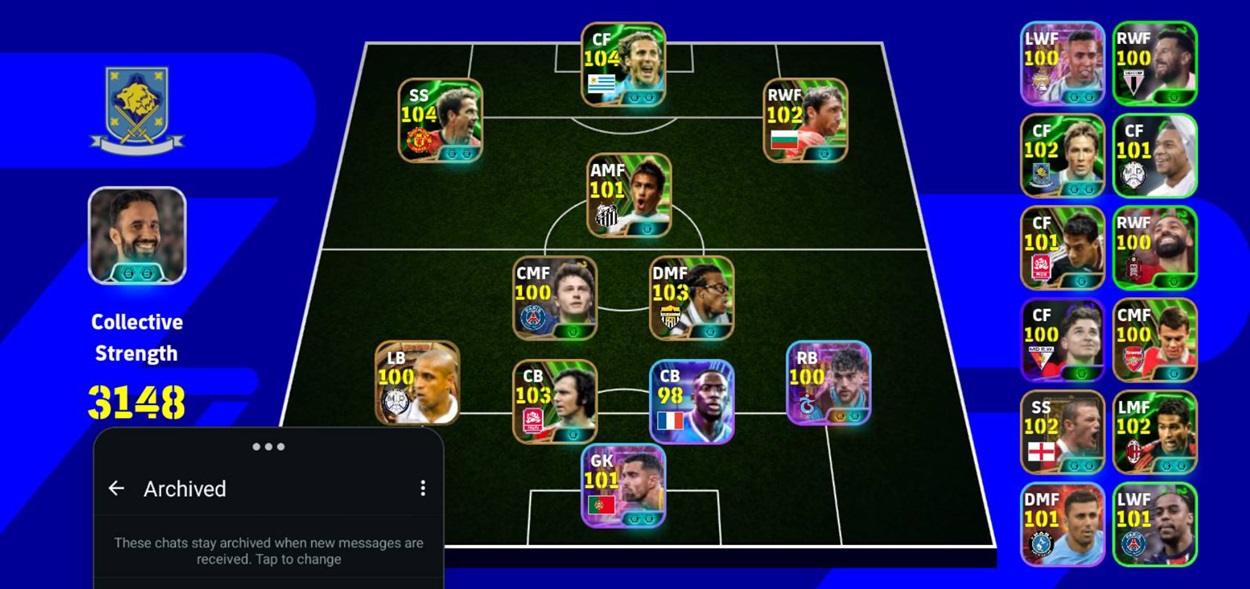
Task: Open the manager portrait card
Action: point(137,235)
